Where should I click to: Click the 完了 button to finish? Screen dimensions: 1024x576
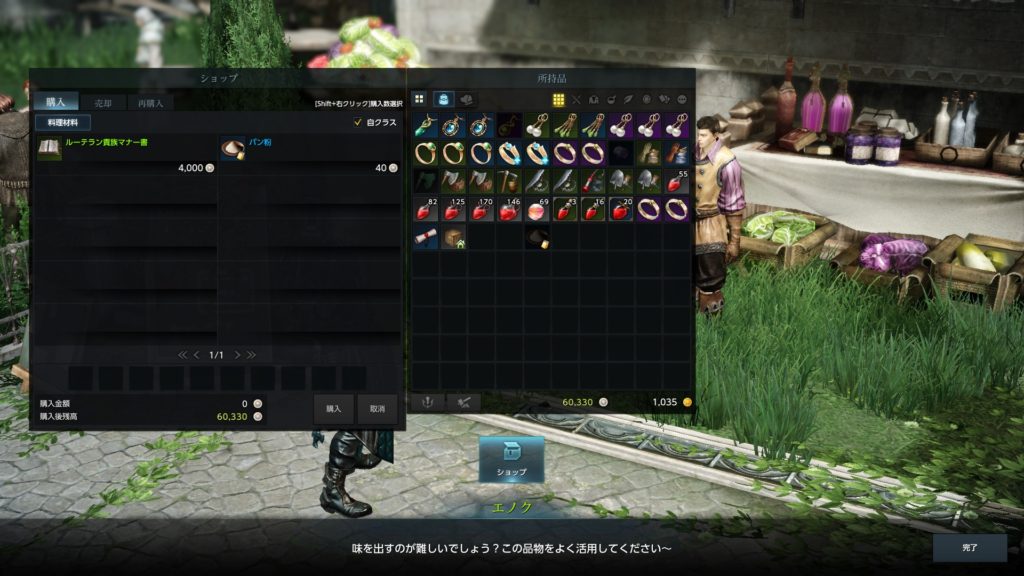click(969, 547)
